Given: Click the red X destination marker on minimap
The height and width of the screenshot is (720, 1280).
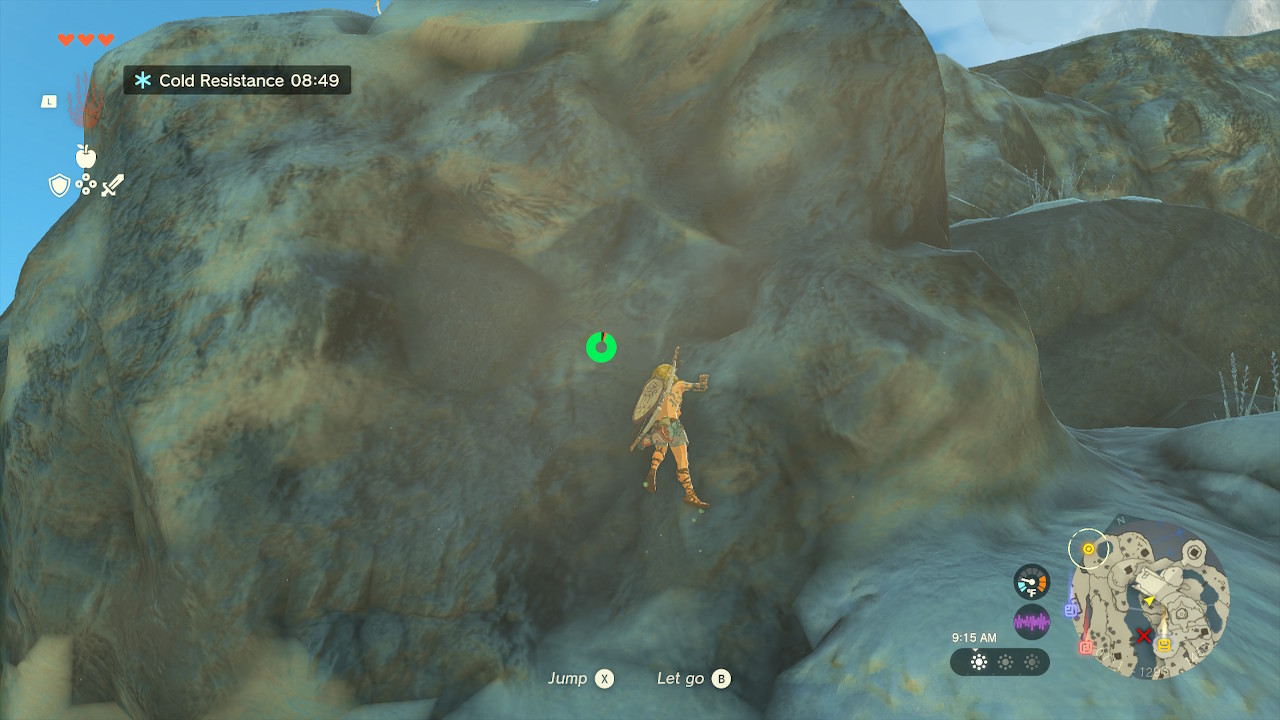Looking at the screenshot, I should click(x=1144, y=635).
